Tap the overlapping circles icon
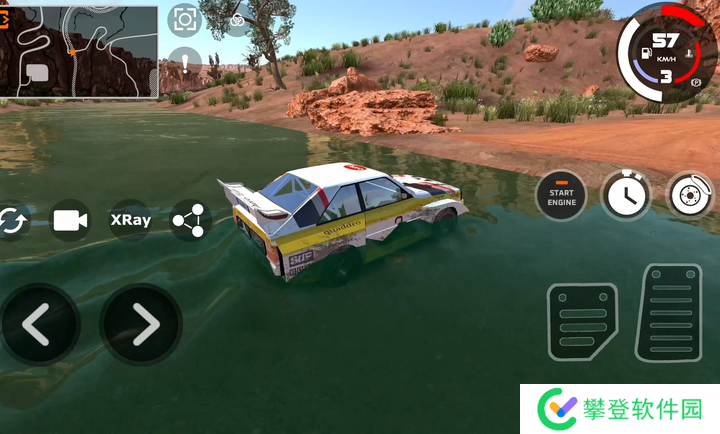720x434 pixels. point(237,20)
